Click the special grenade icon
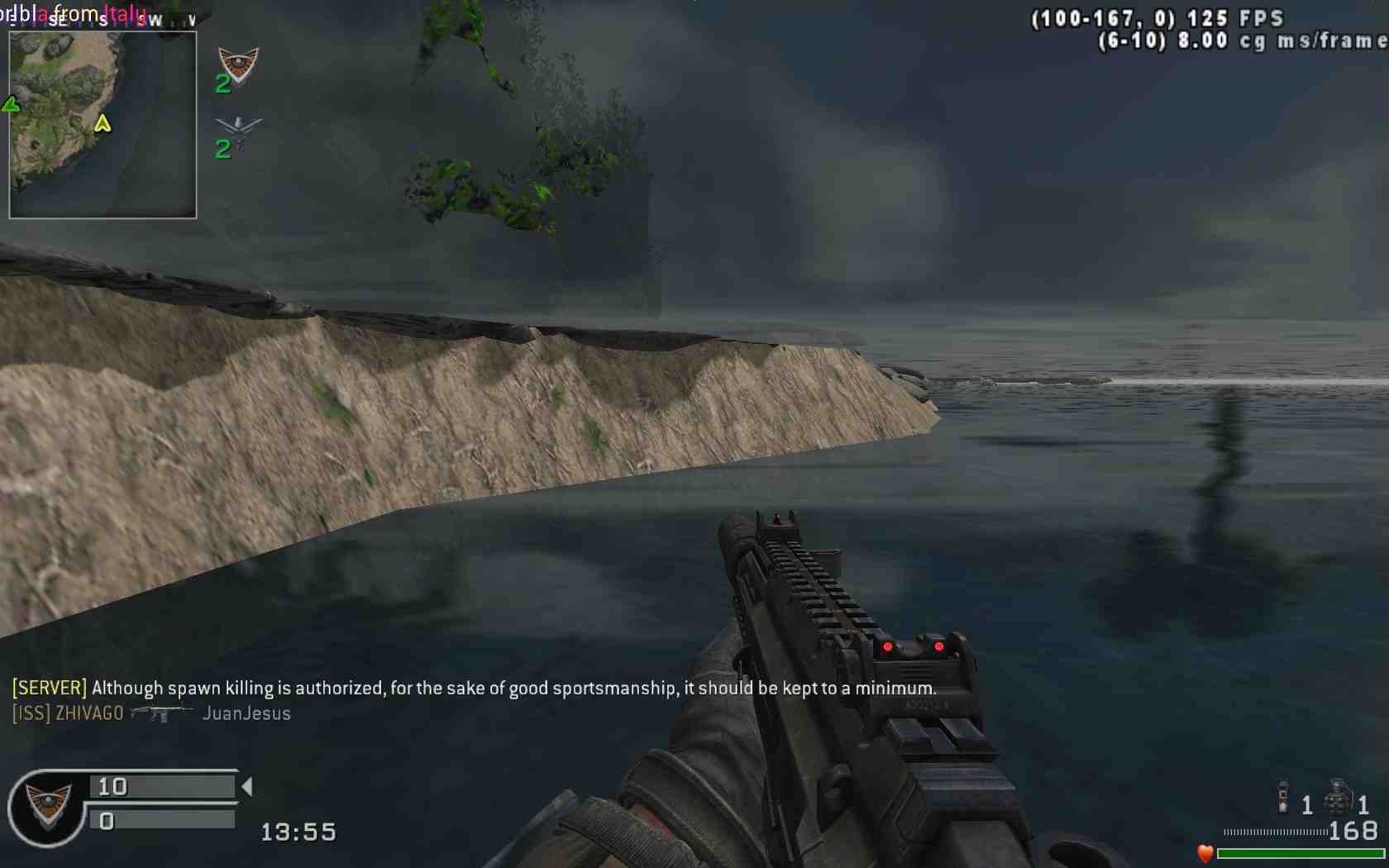 point(1283,796)
